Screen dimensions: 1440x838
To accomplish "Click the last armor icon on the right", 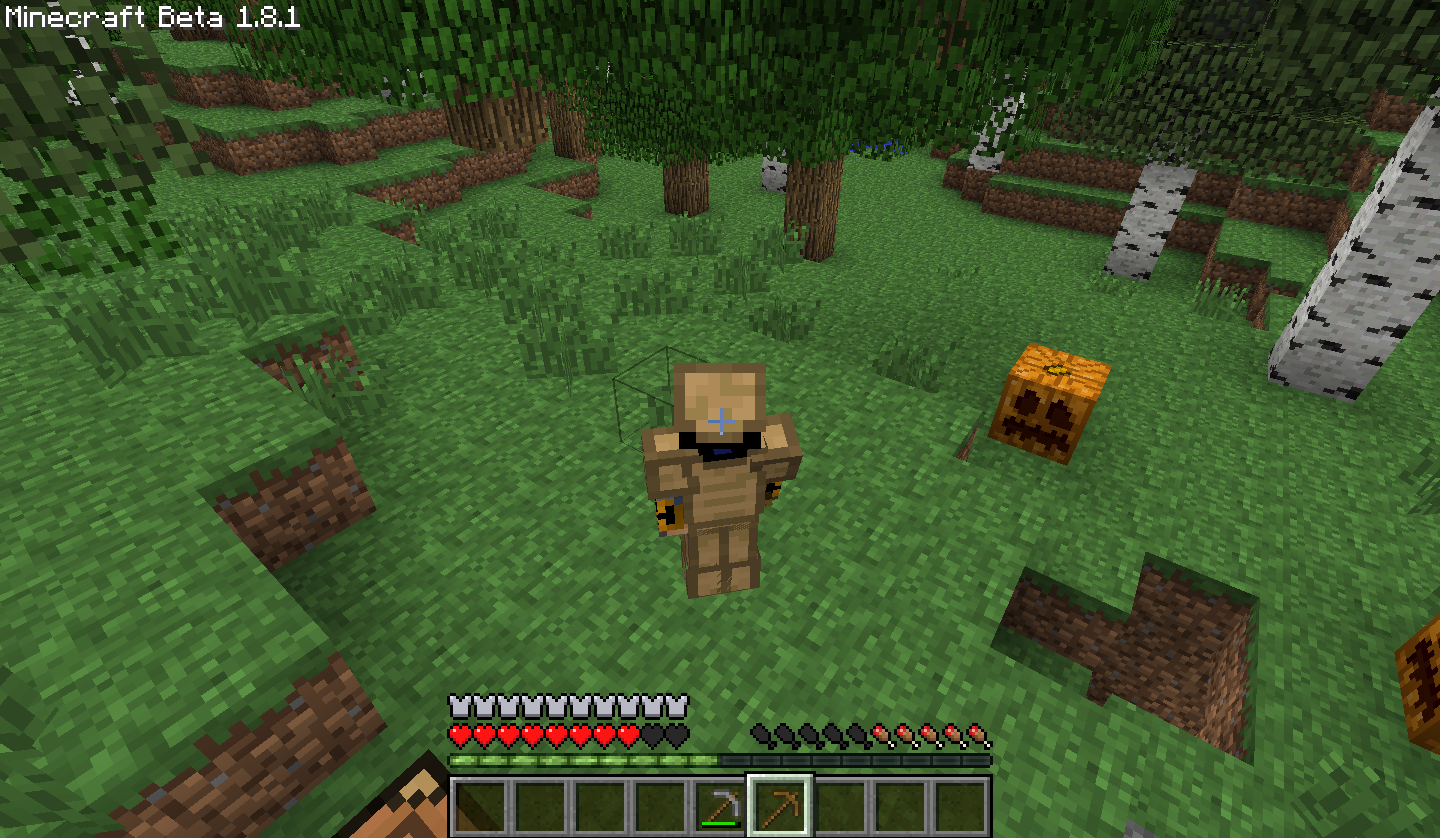I will pyautogui.click(x=677, y=706).
